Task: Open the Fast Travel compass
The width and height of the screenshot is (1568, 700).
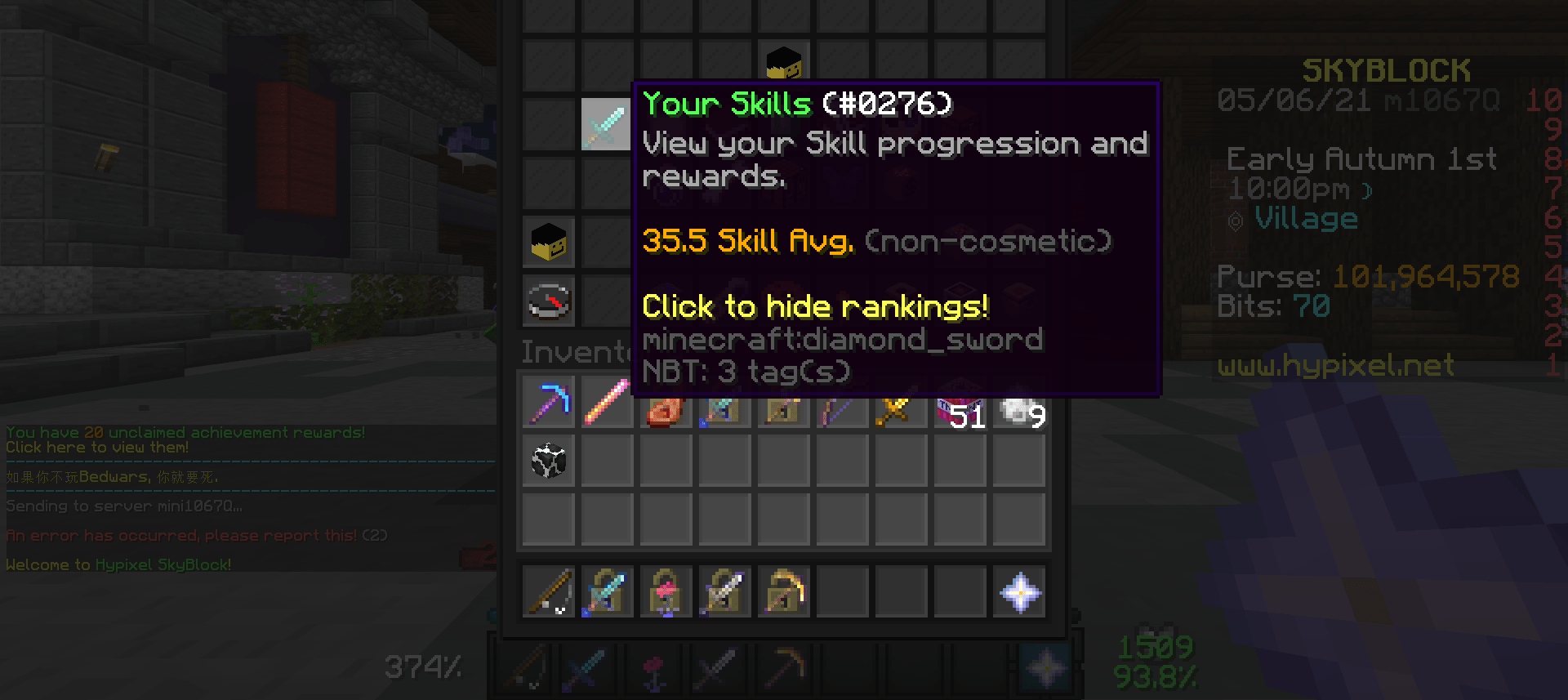Action: [x=549, y=301]
